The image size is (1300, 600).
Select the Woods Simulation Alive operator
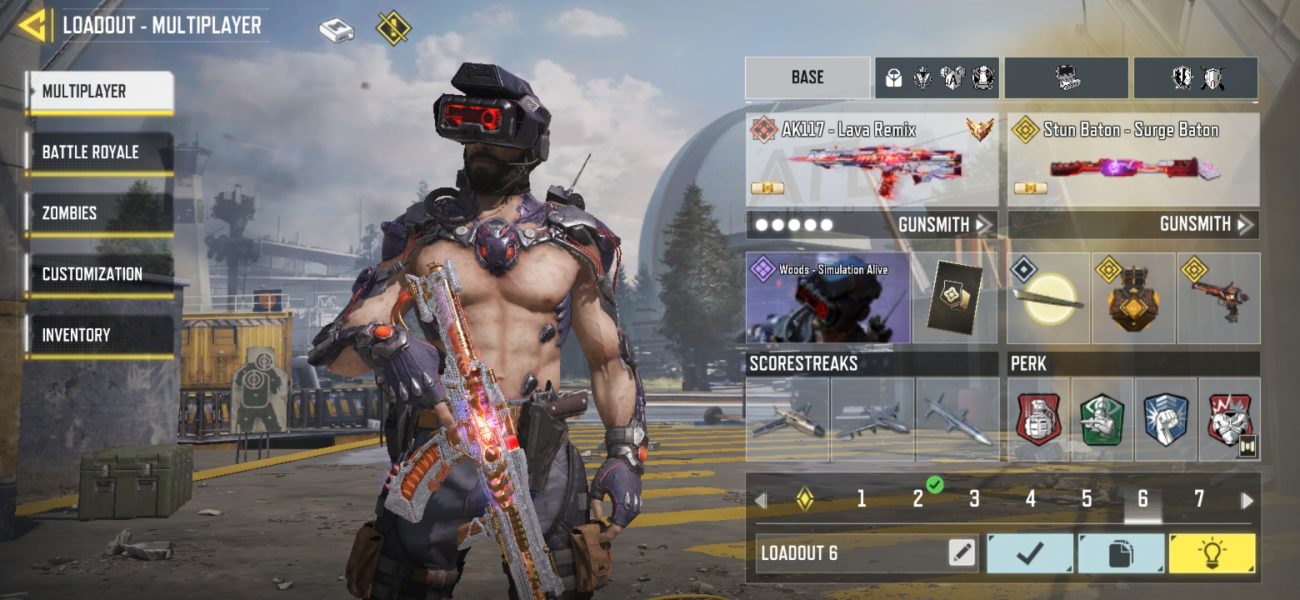827,298
